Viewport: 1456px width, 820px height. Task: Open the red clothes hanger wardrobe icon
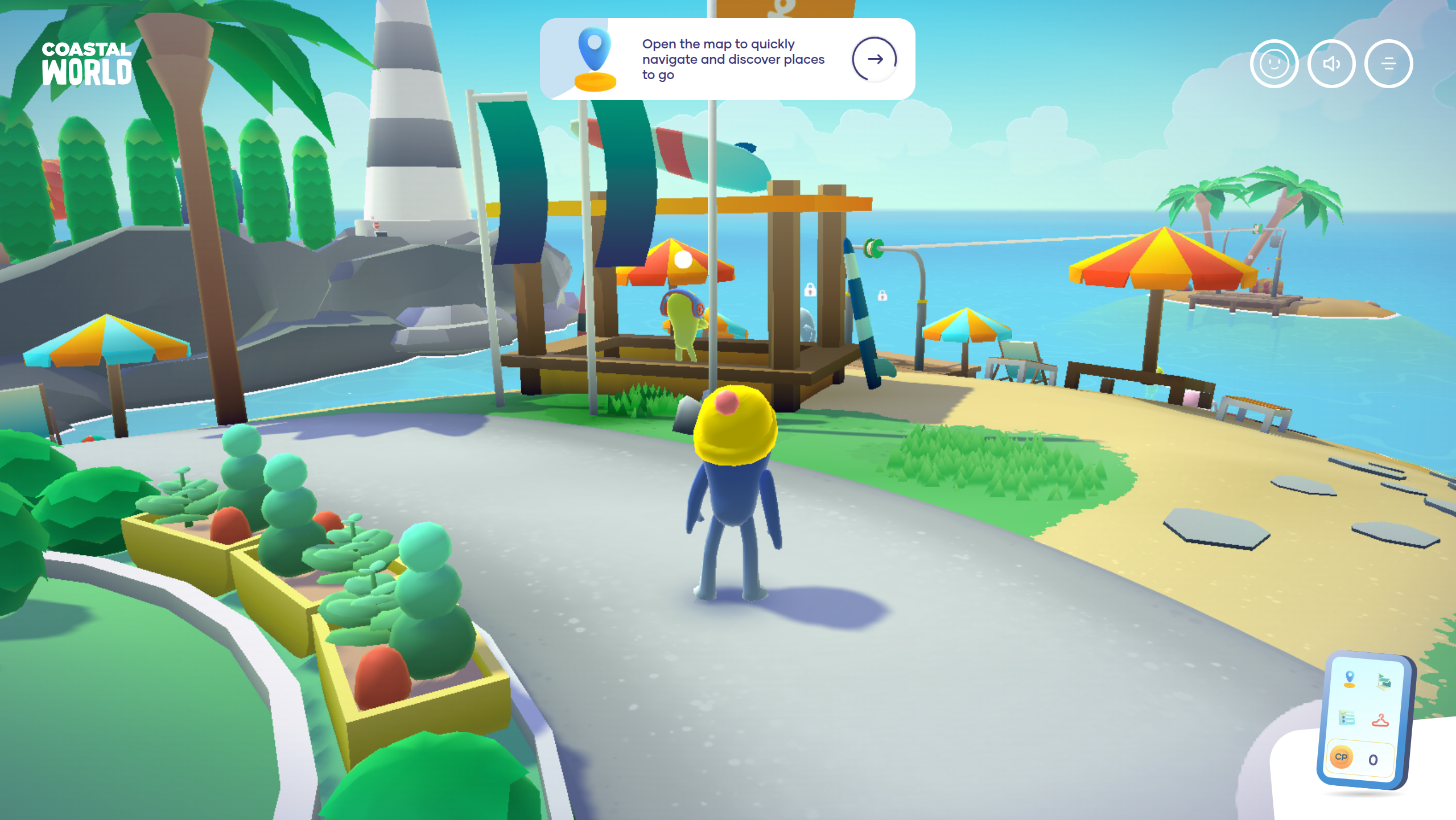click(1380, 720)
